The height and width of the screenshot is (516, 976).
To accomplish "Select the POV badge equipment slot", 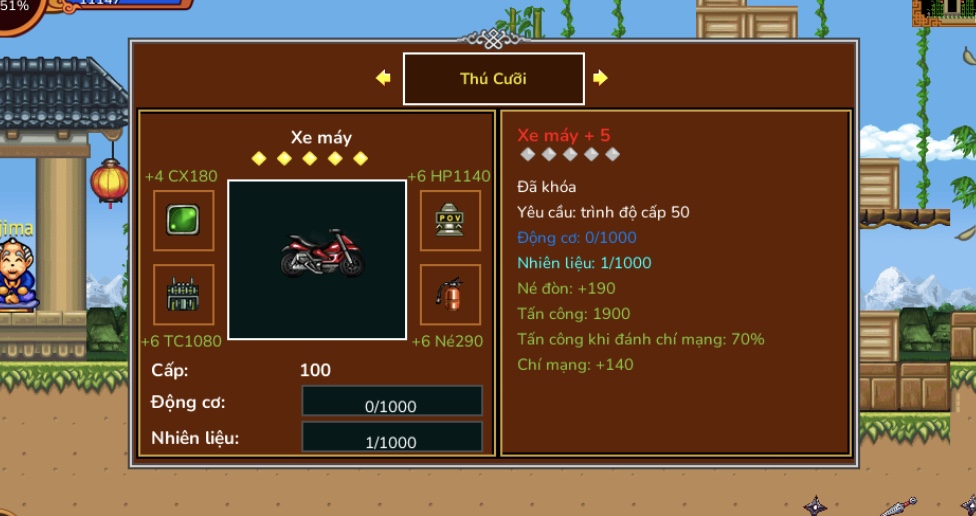I will pos(450,220).
